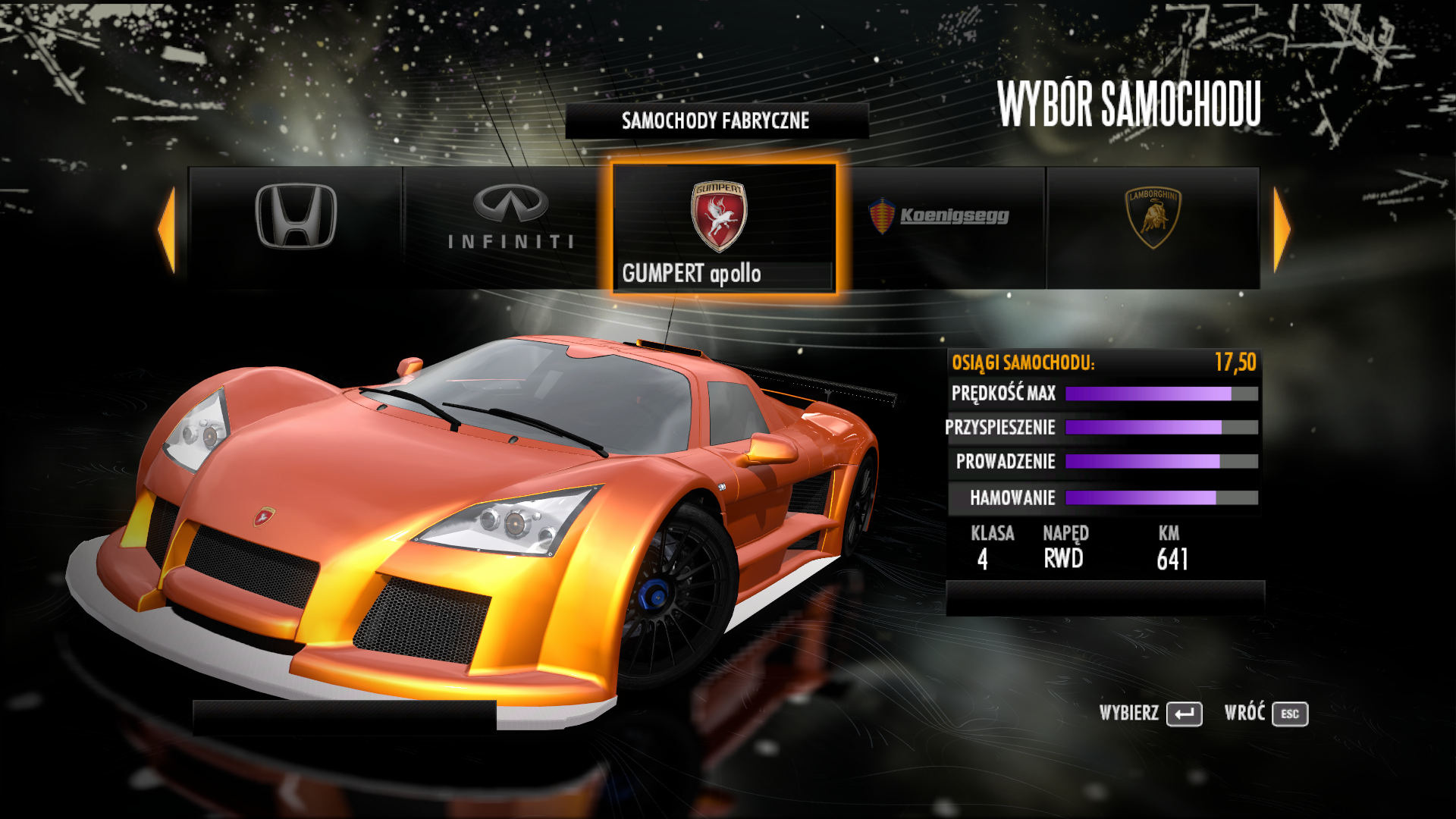Choose the Infiniti manufacturer tile
The width and height of the screenshot is (1456, 819).
(510, 226)
